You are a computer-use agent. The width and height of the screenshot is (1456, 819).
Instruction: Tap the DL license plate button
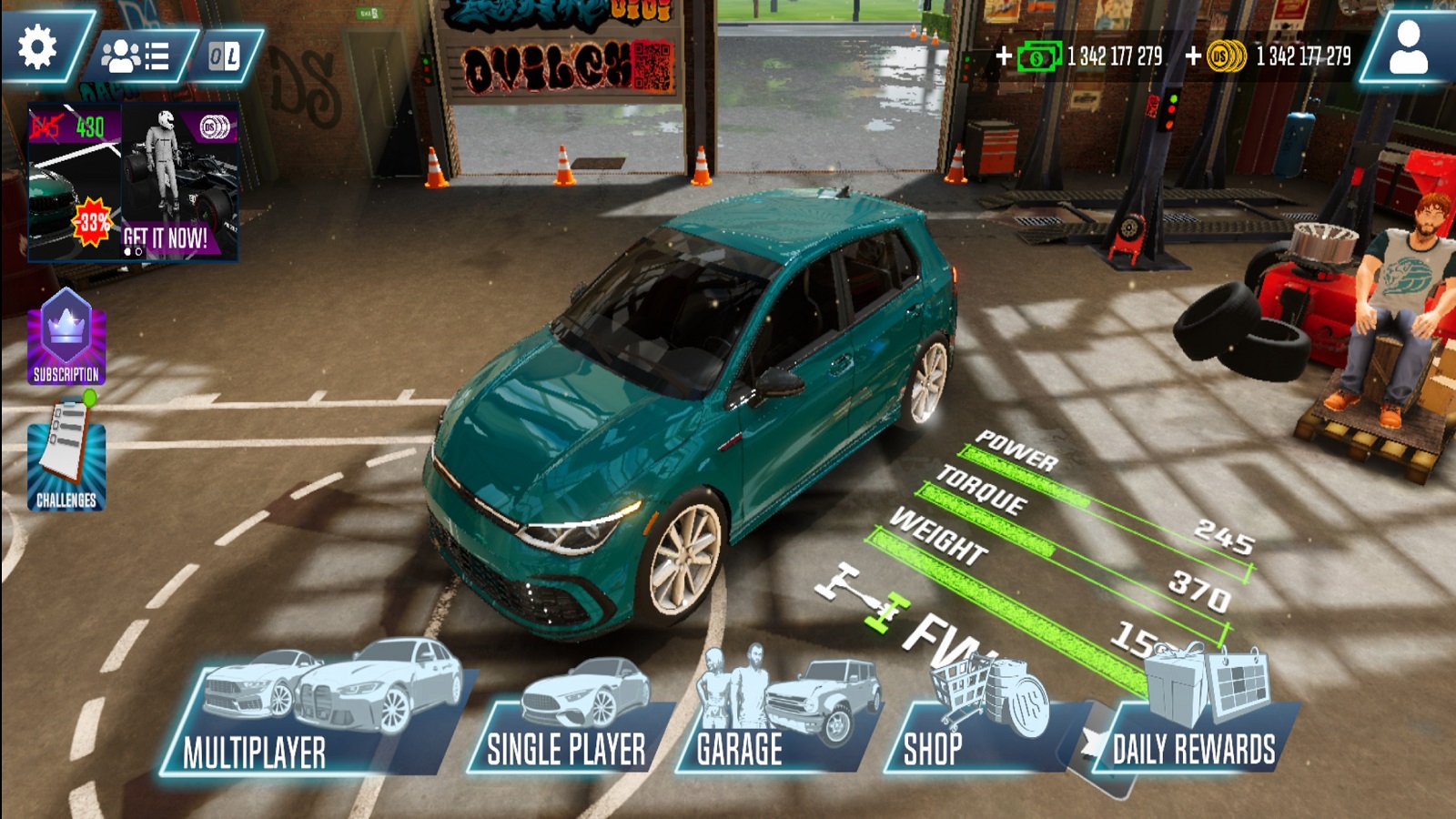point(224,56)
